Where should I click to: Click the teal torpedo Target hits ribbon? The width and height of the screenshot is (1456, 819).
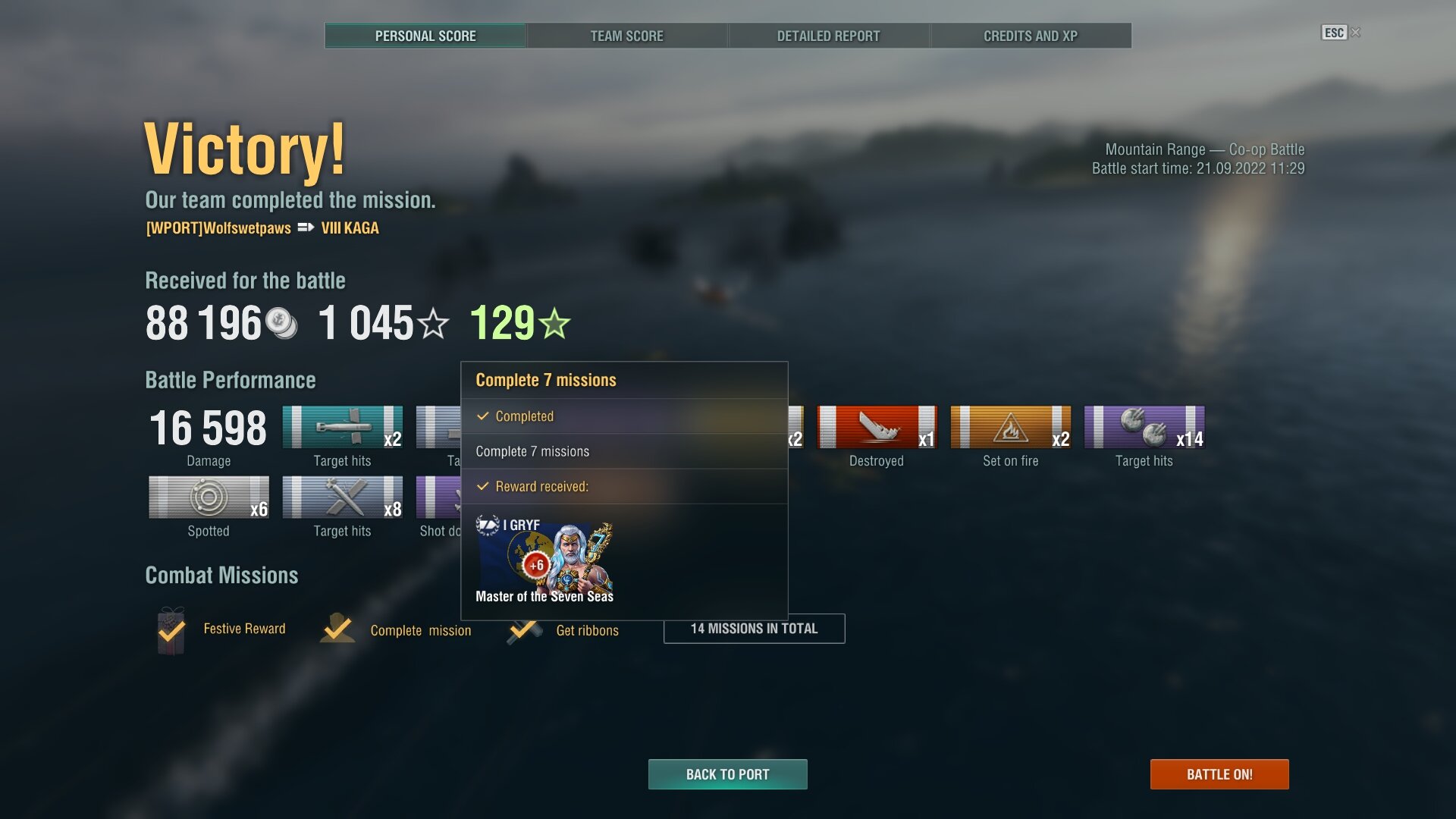point(342,427)
